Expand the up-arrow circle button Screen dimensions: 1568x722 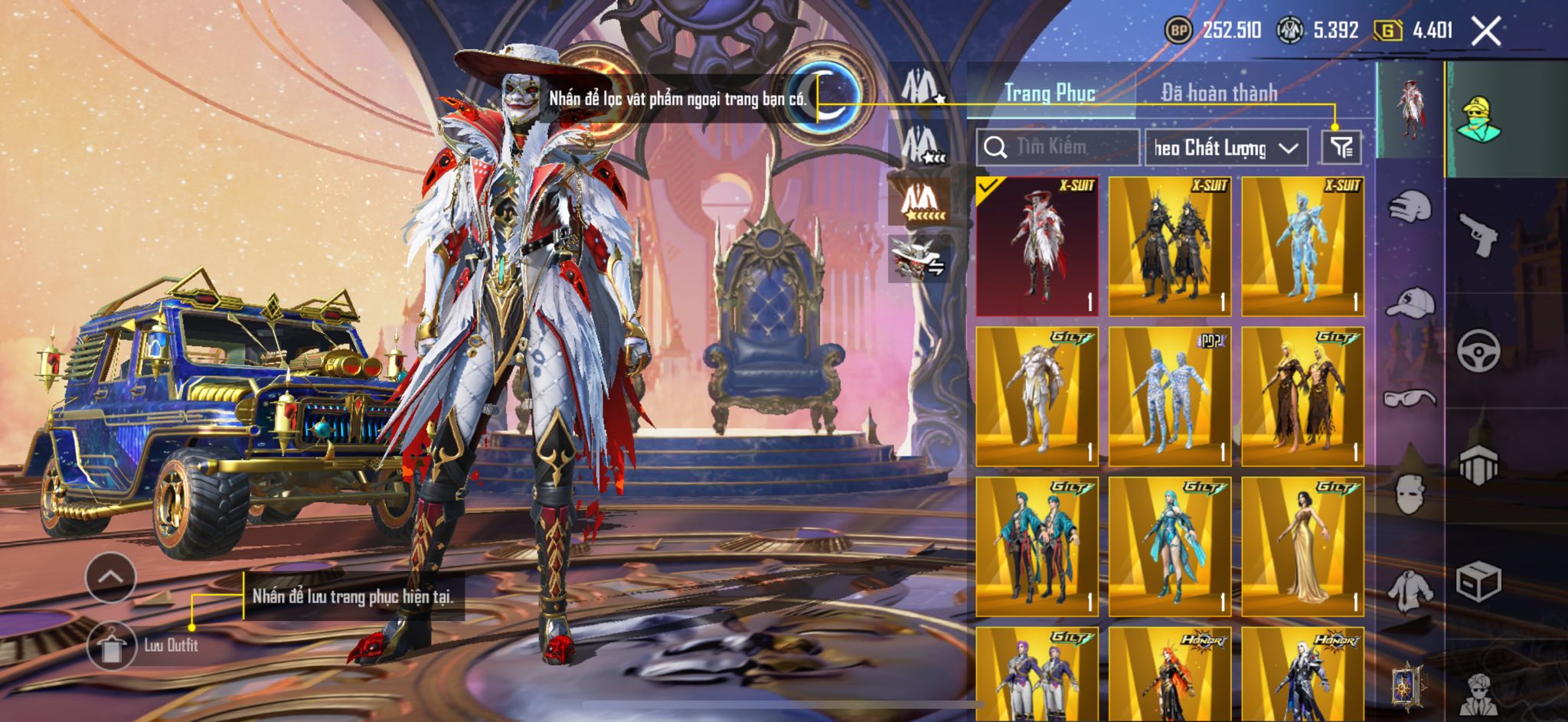(111, 577)
